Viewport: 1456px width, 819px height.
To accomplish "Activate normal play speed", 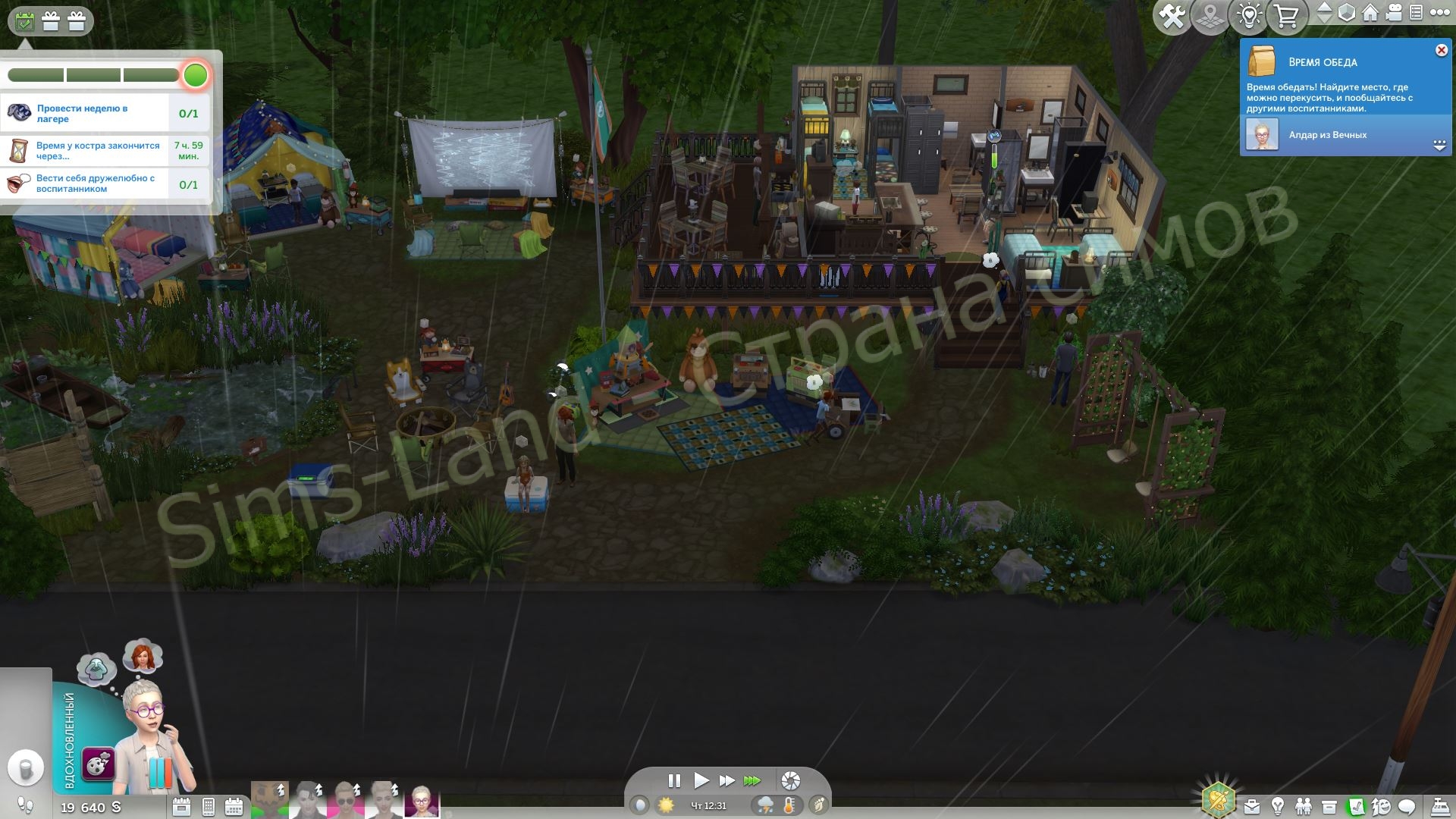I will (x=701, y=780).
